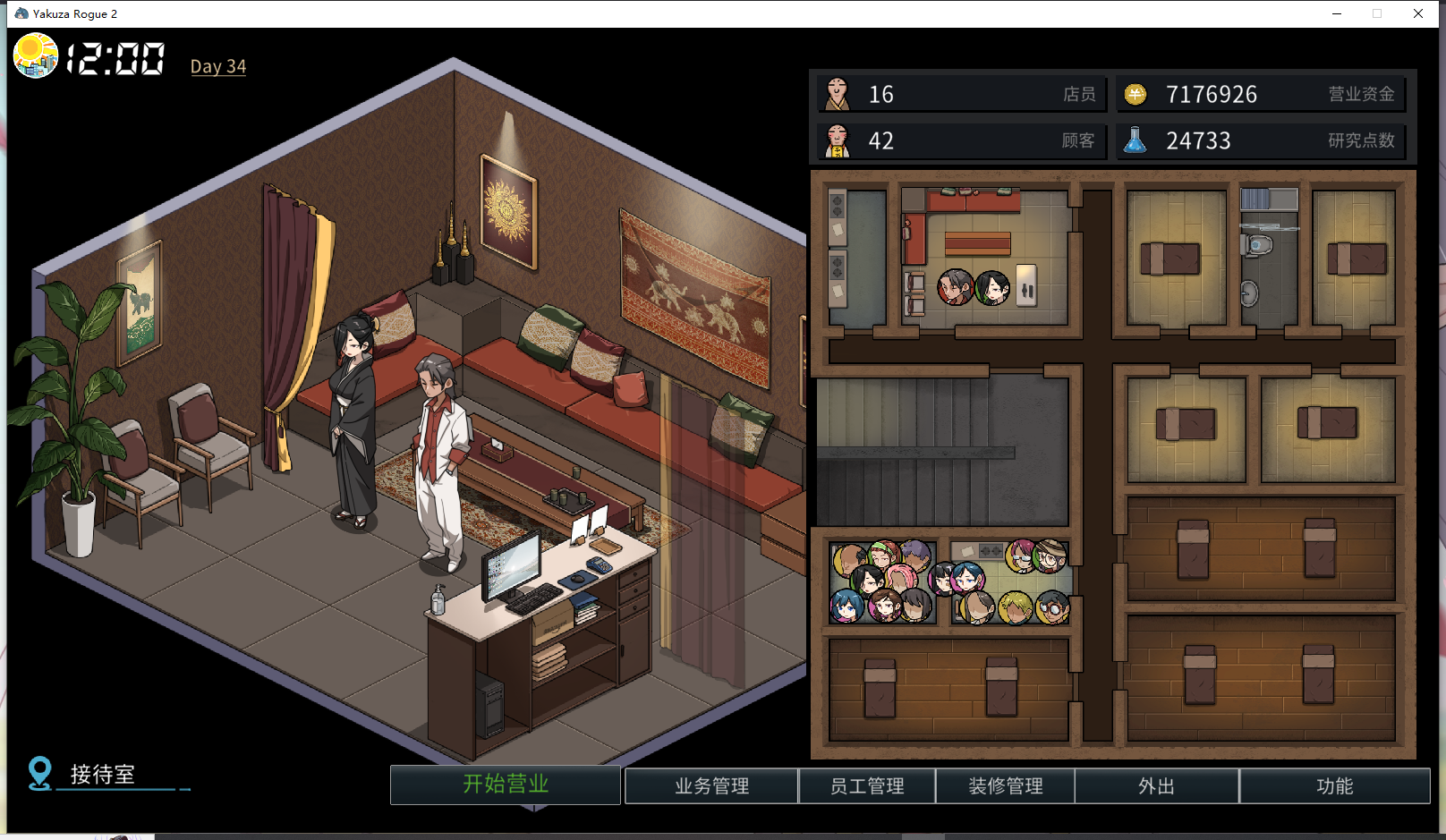Open the 业务管理 business management menu
Viewport: 1446px width, 840px height.
pos(711,786)
